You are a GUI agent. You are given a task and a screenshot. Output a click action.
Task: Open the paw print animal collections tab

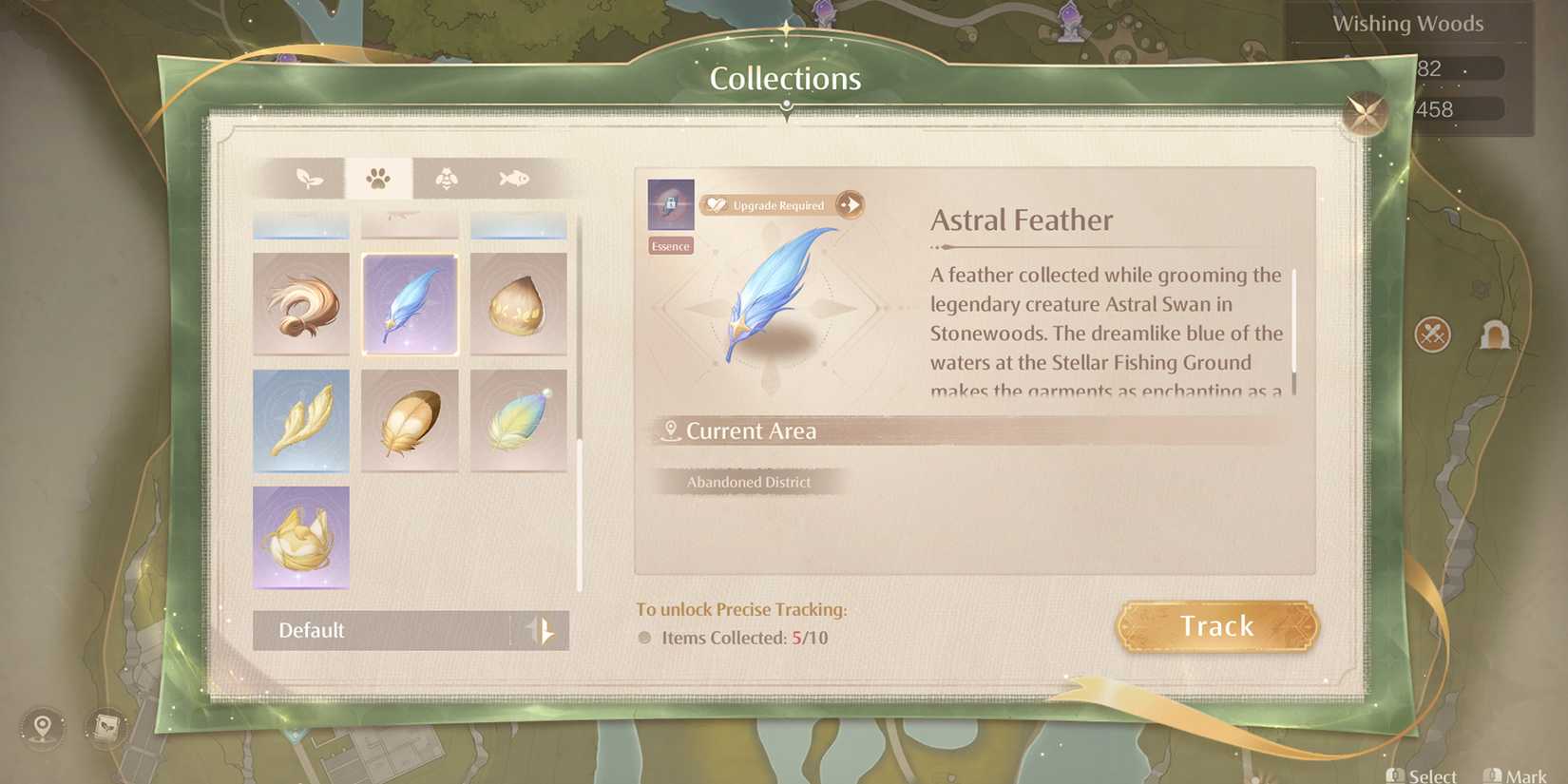click(x=379, y=178)
